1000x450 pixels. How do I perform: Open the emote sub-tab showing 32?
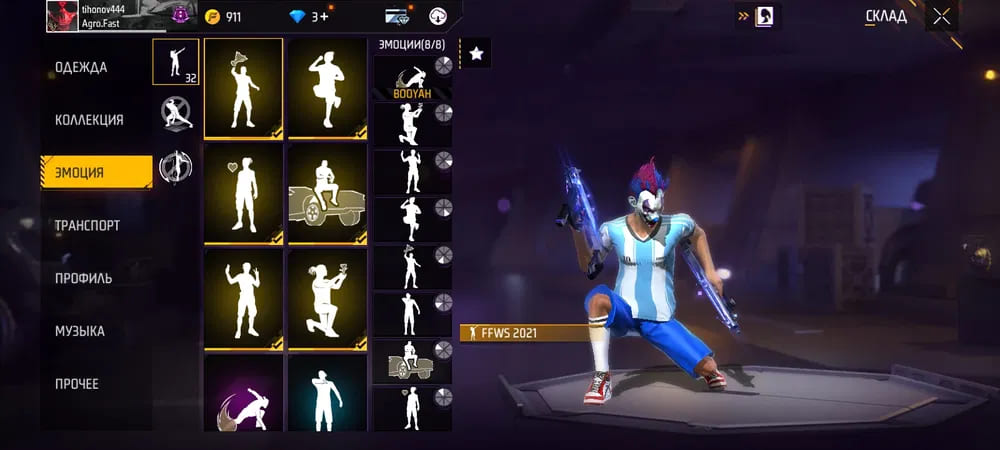tap(175, 61)
